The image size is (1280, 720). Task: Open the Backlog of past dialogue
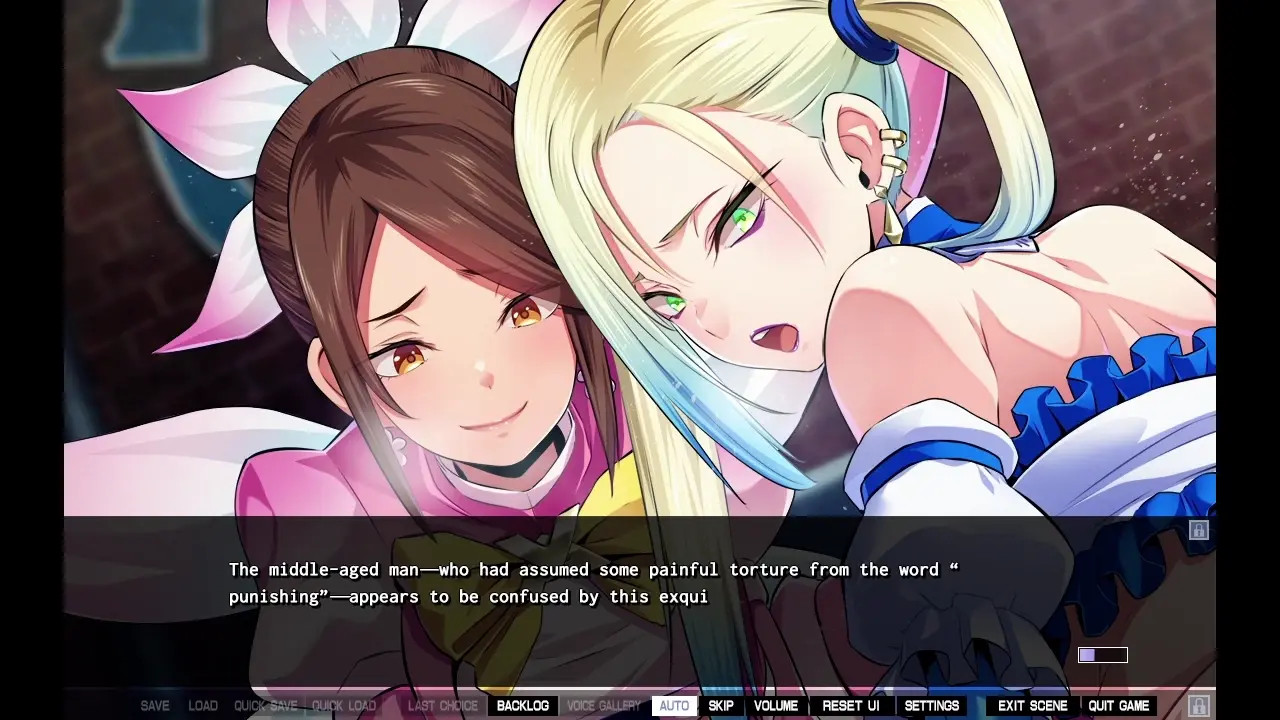[522, 706]
